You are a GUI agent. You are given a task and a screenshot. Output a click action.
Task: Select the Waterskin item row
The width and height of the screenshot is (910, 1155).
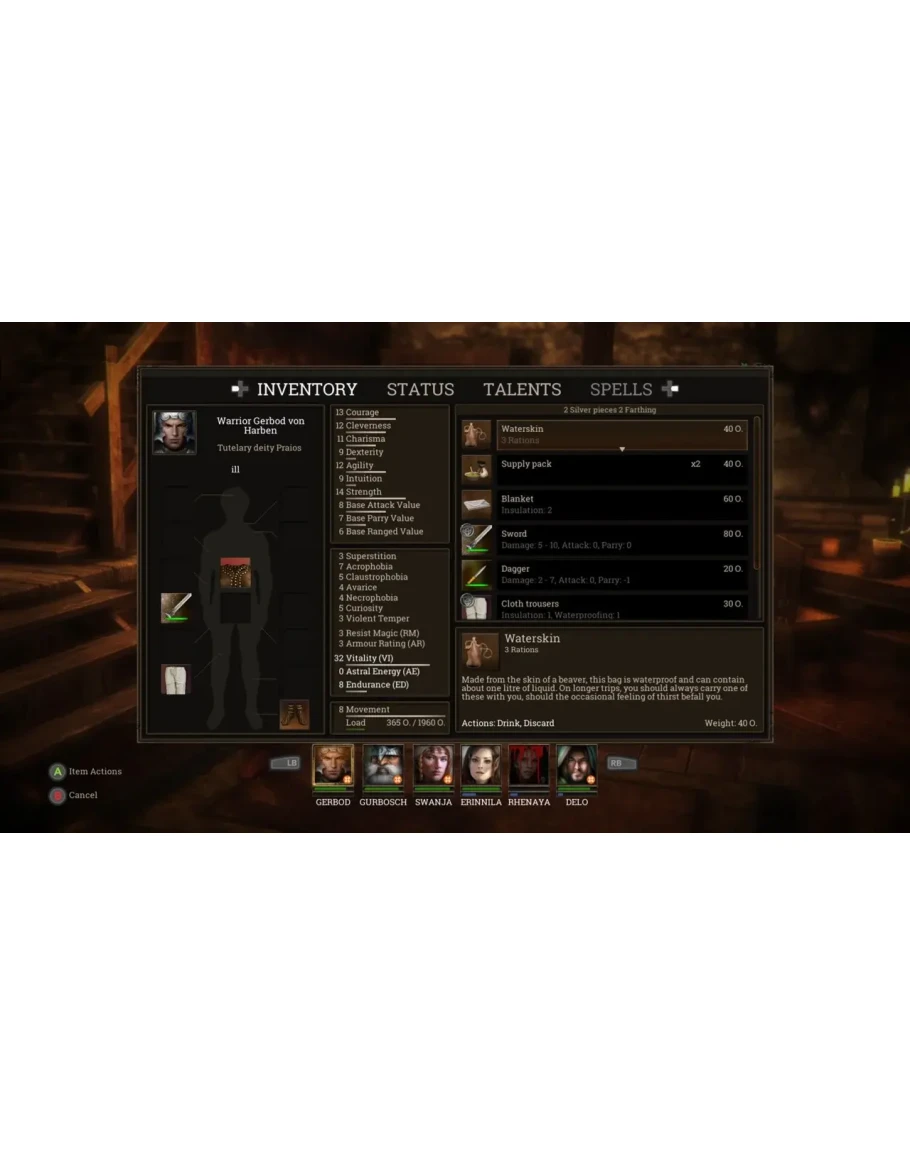point(620,435)
